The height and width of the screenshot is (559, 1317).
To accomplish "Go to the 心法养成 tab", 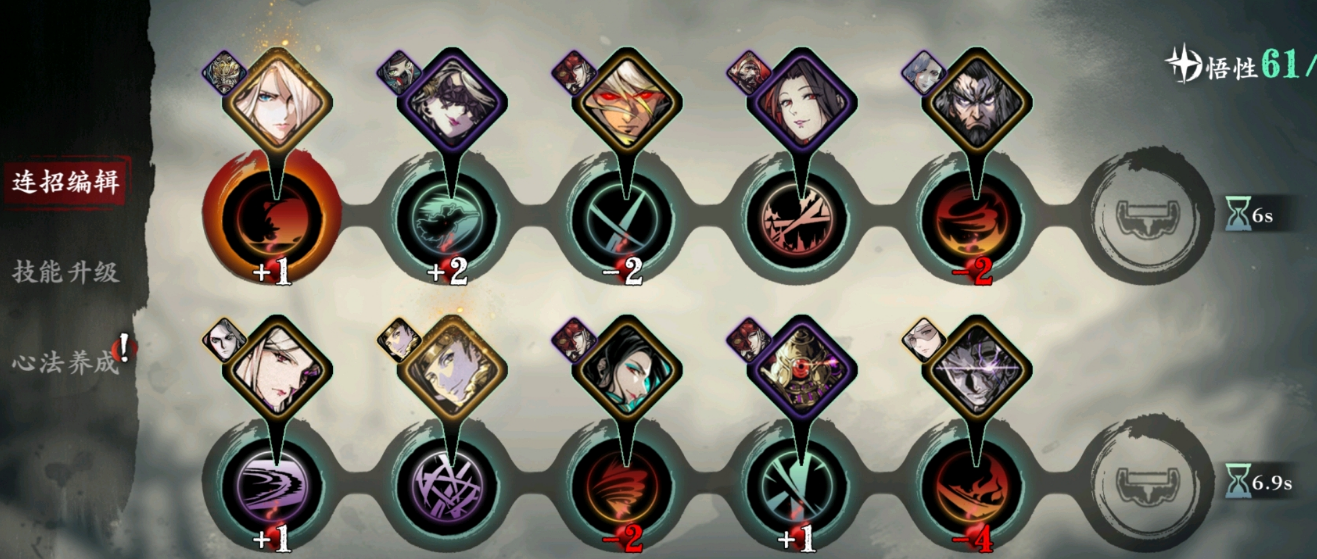I will click(x=65, y=362).
